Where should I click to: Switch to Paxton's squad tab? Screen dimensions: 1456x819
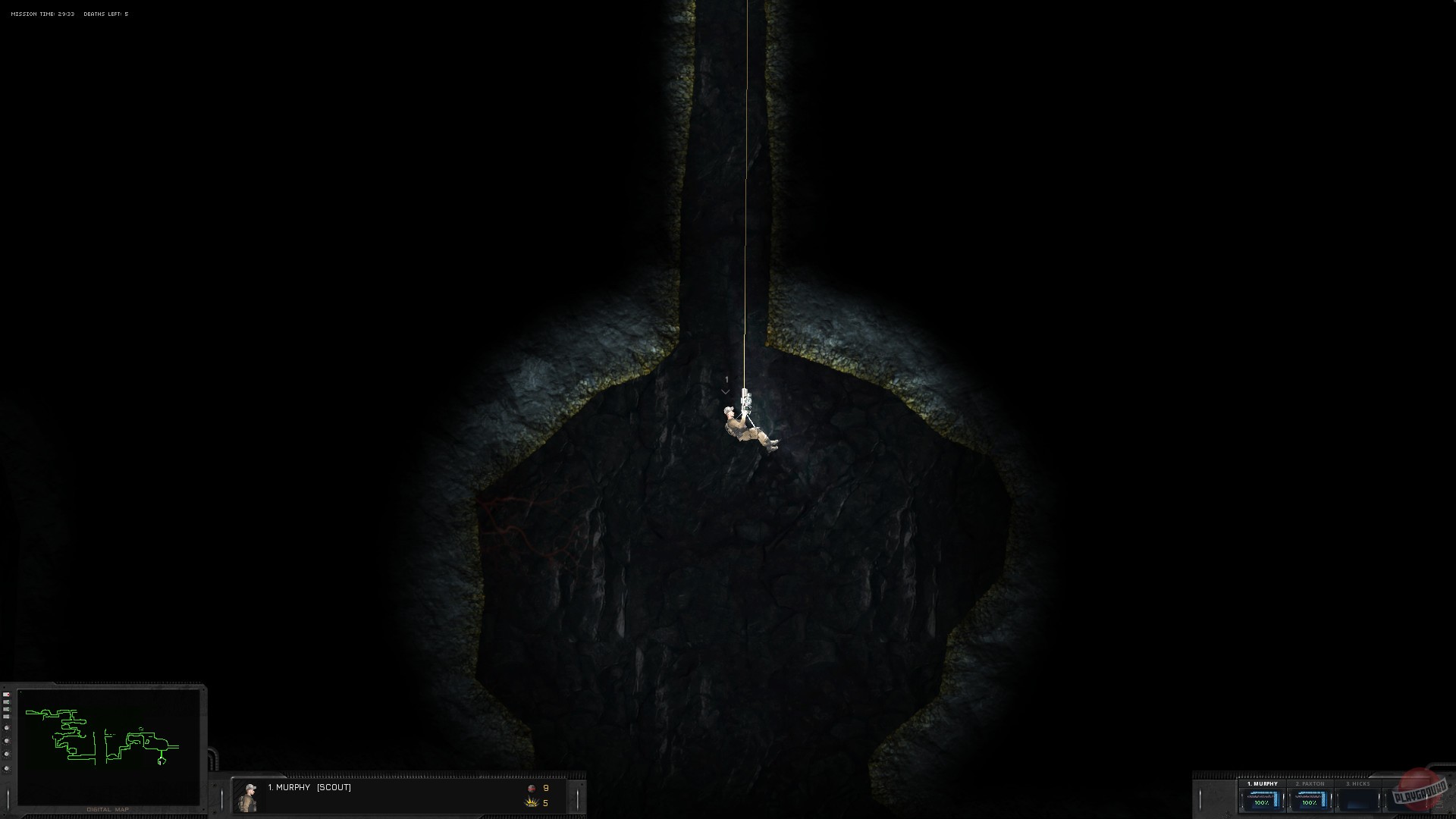click(1310, 783)
